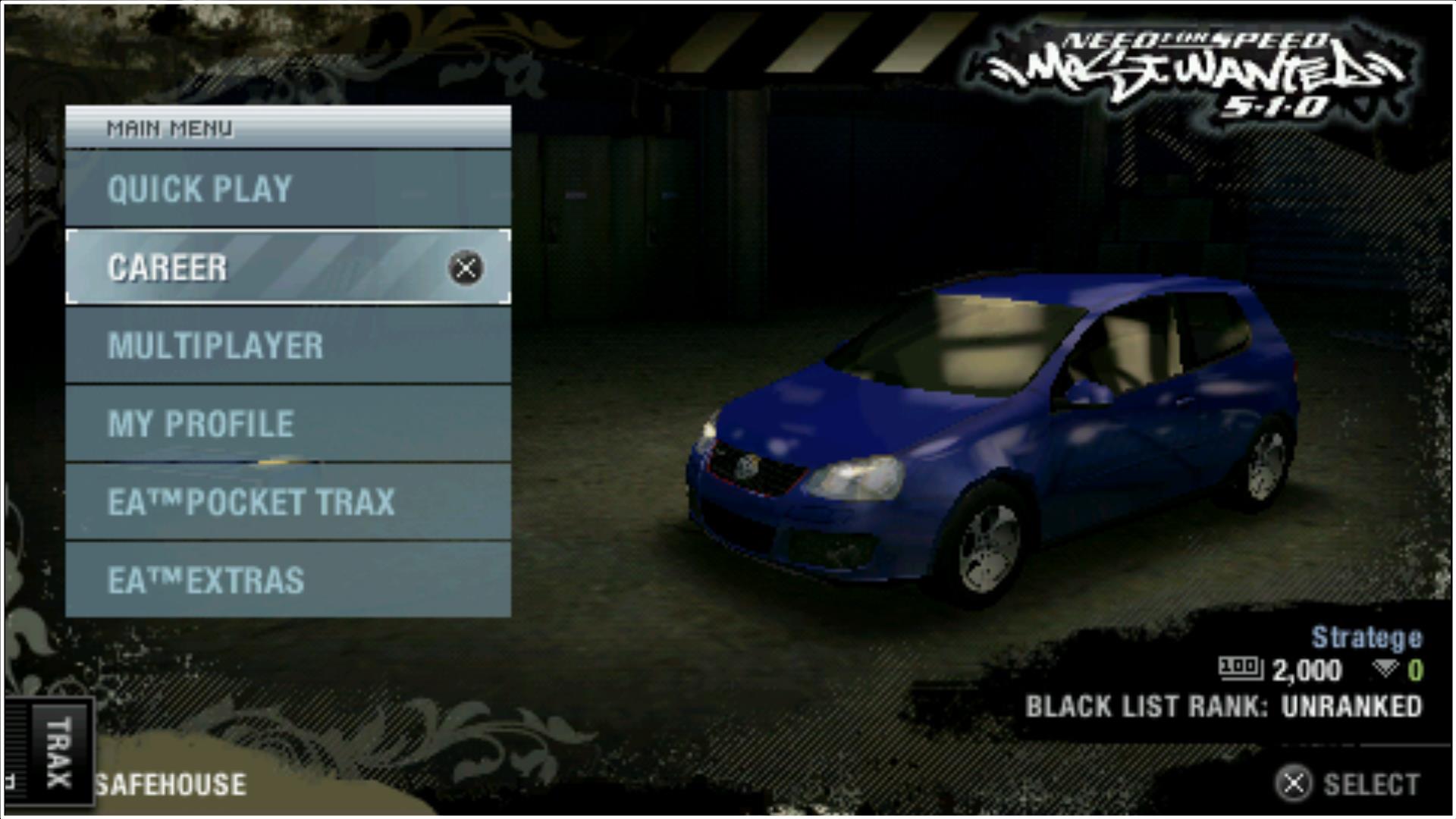
Task: Go to EA Pocket Trax
Action: (287, 502)
